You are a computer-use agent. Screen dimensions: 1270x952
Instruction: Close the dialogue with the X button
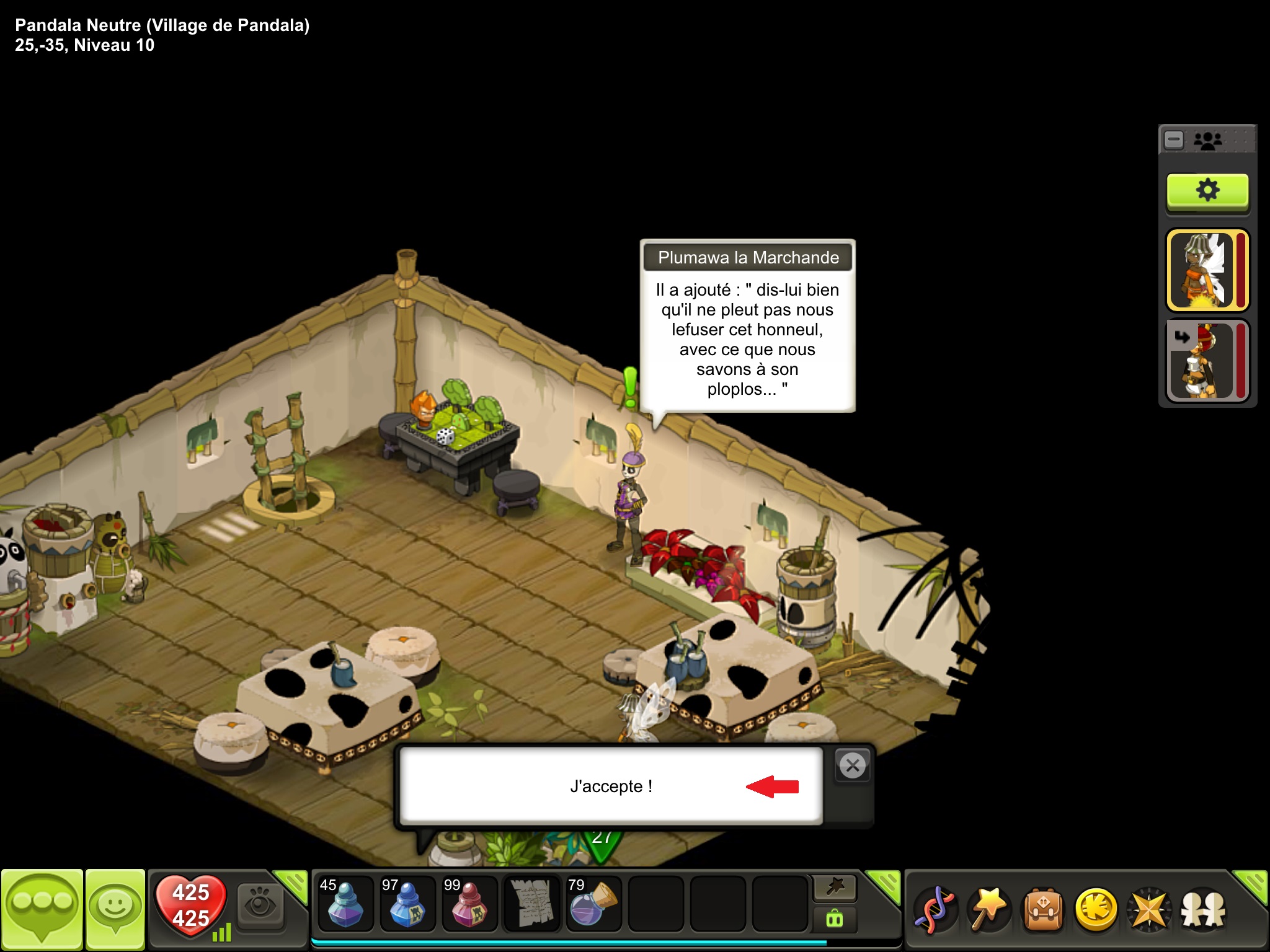853,766
